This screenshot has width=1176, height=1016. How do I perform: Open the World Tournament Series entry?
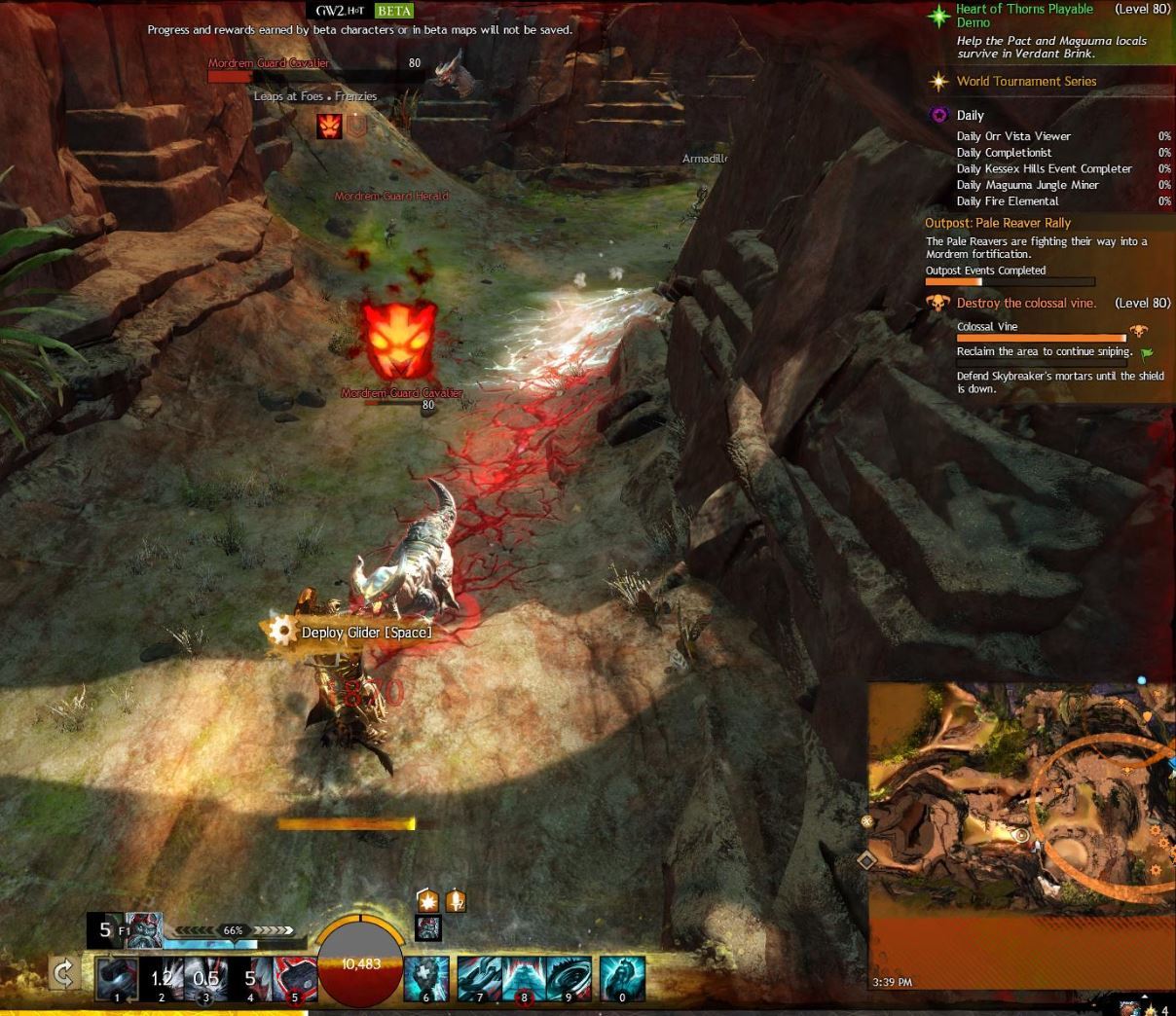point(1026,82)
